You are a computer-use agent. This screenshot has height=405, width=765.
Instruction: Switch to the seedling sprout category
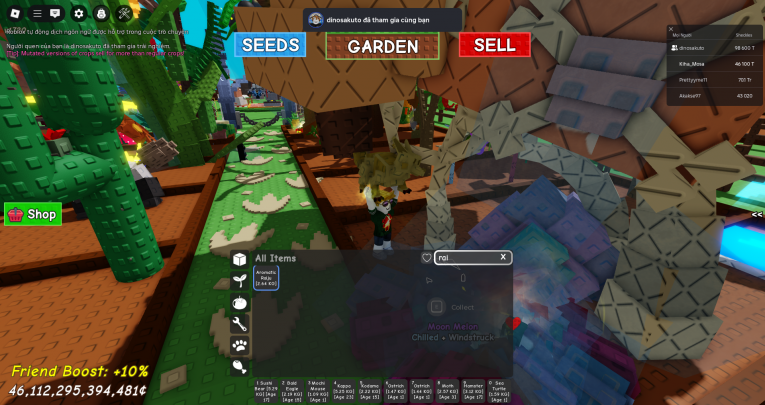240,281
